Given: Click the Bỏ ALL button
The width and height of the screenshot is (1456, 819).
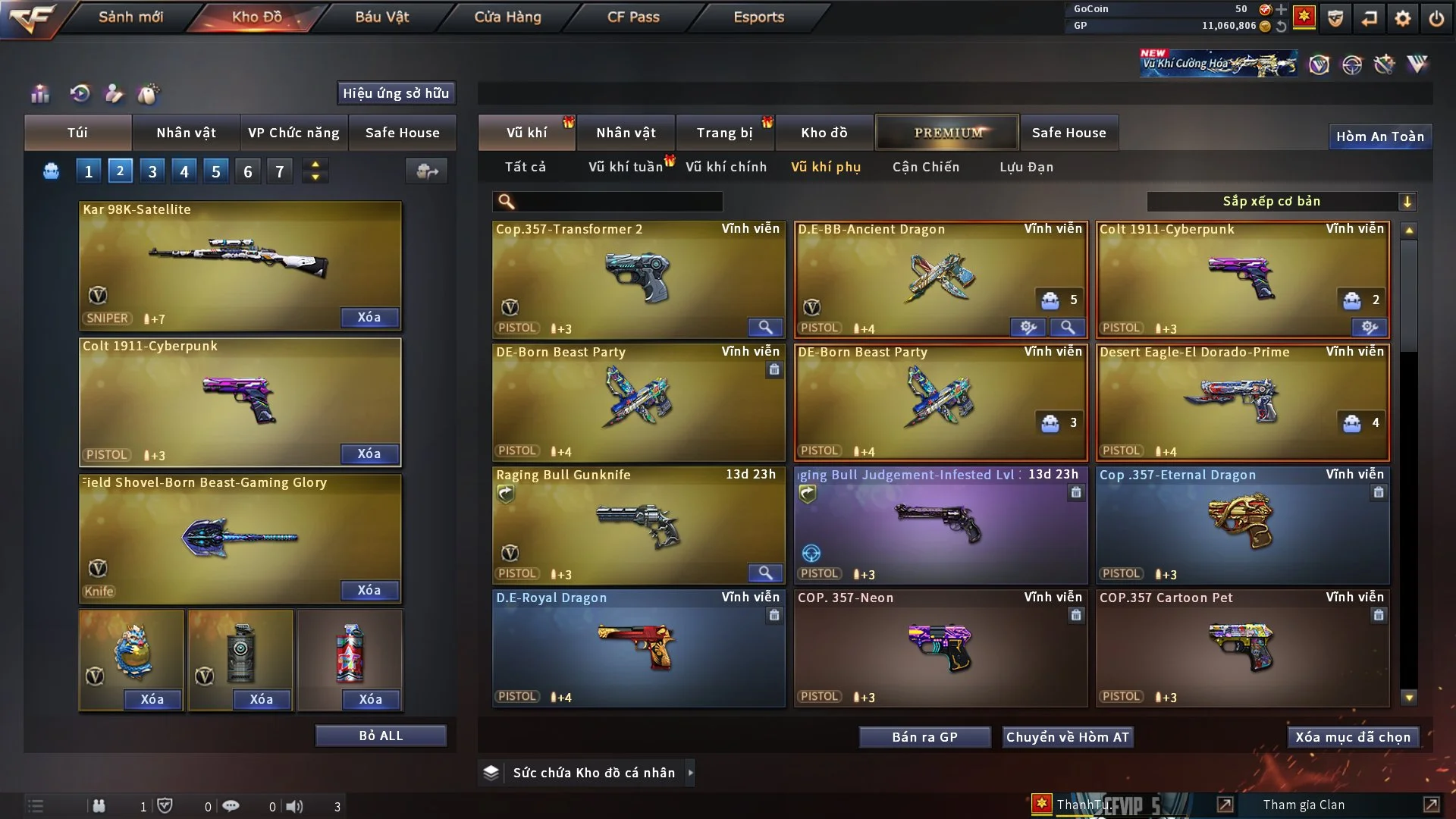Looking at the screenshot, I should coord(381,736).
